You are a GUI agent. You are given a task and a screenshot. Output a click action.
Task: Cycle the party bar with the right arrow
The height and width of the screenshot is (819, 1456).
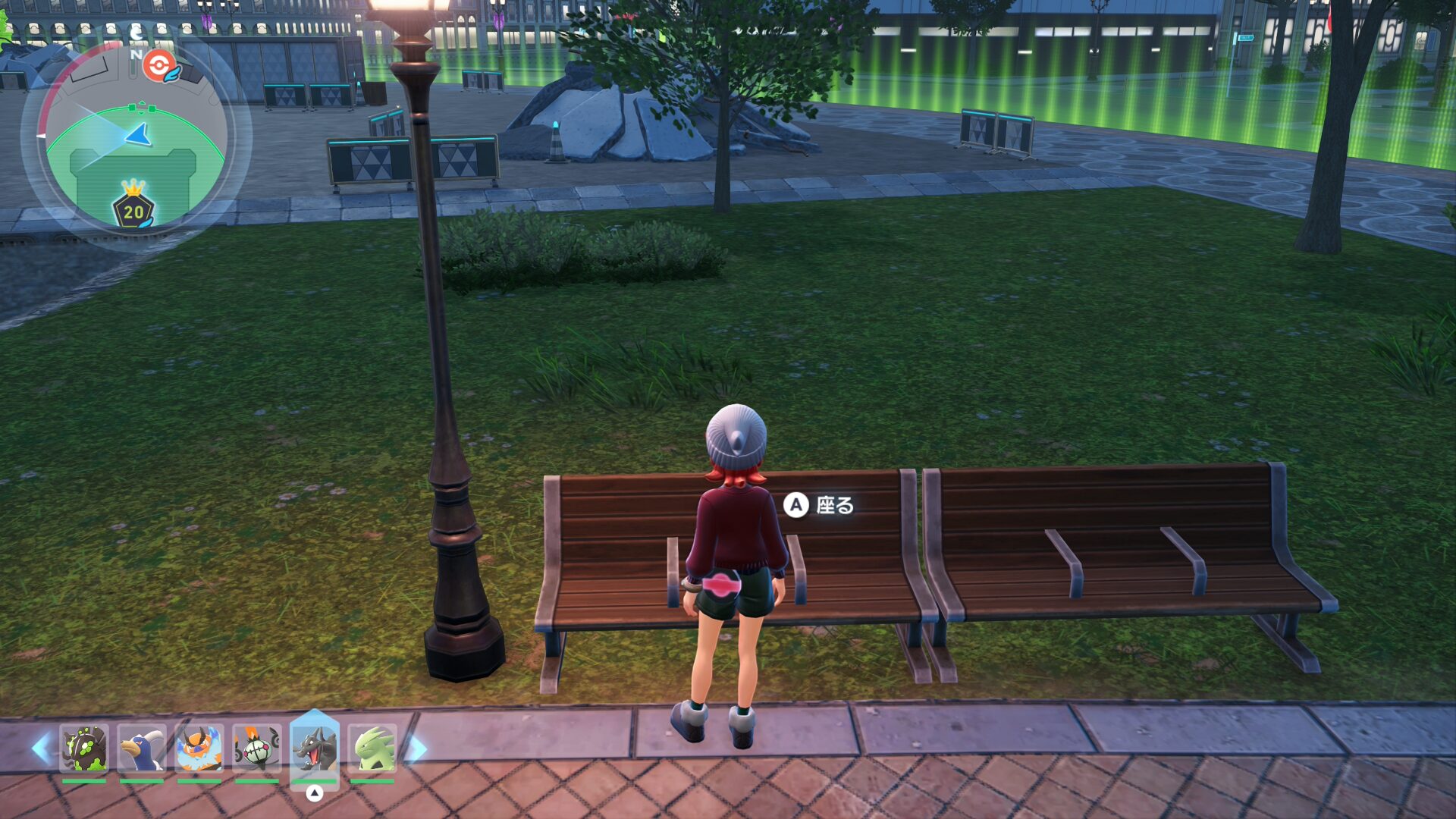tap(417, 748)
